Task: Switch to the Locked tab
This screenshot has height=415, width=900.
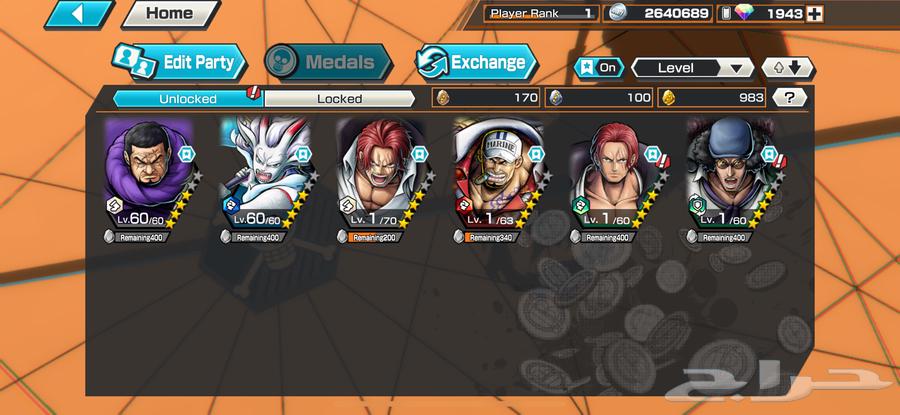Action: click(x=339, y=98)
